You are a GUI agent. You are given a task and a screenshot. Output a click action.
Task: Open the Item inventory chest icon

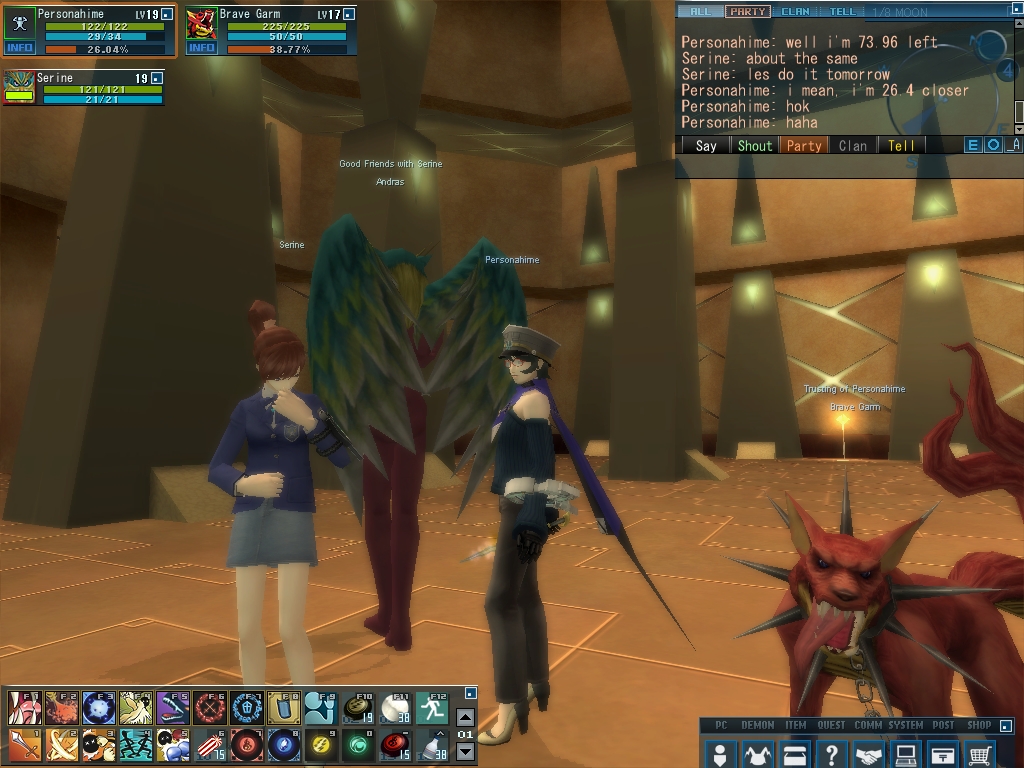pyautogui.click(x=794, y=754)
